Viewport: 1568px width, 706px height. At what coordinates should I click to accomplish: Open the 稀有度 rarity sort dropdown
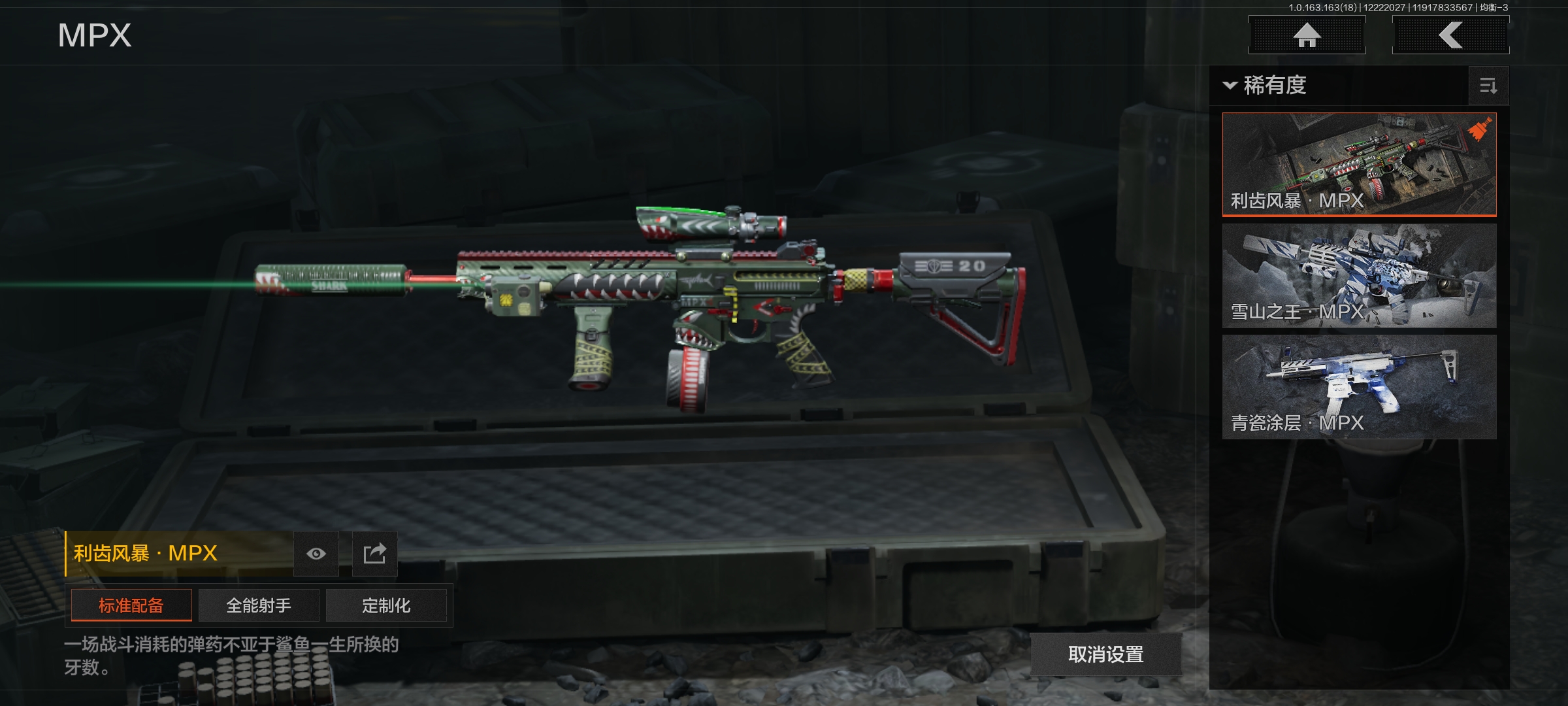coord(1265,86)
